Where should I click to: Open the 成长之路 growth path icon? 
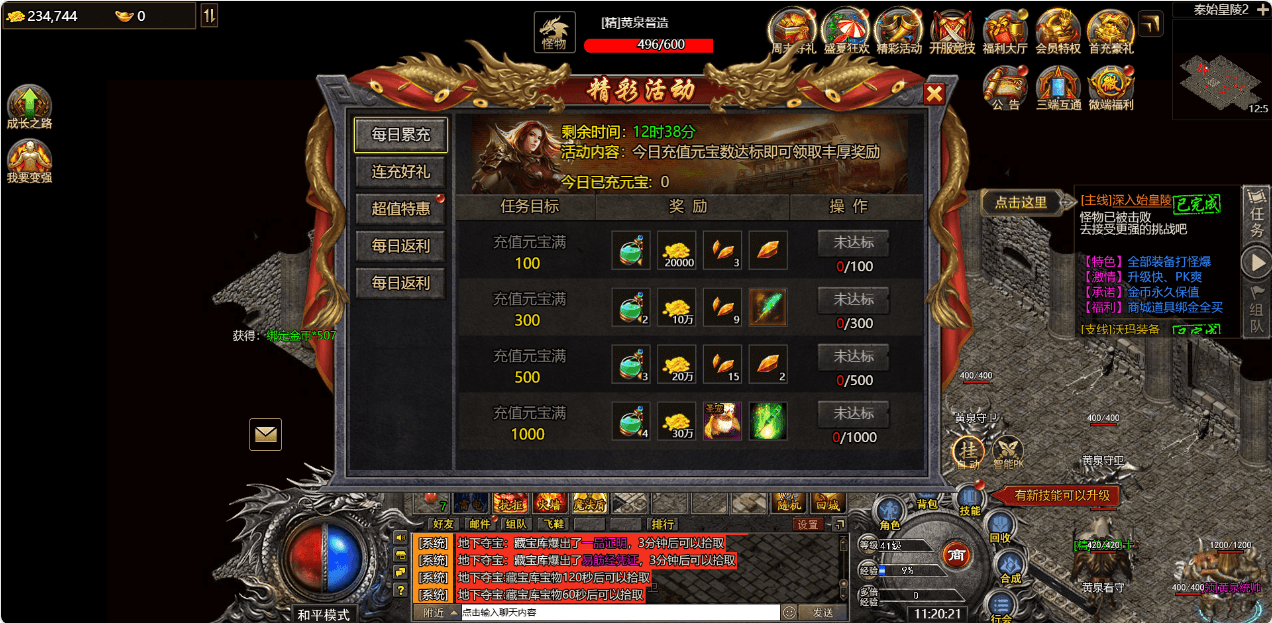pyautogui.click(x=29, y=104)
